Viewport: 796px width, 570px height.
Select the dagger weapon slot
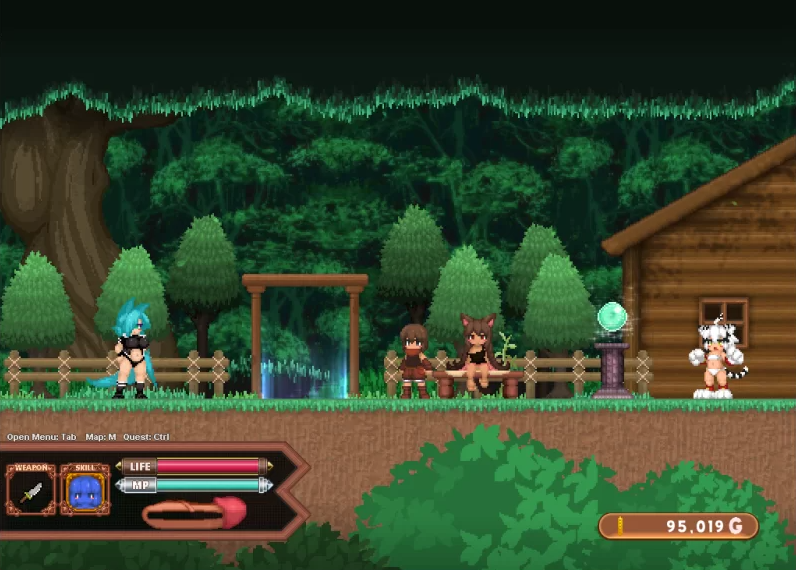31,491
